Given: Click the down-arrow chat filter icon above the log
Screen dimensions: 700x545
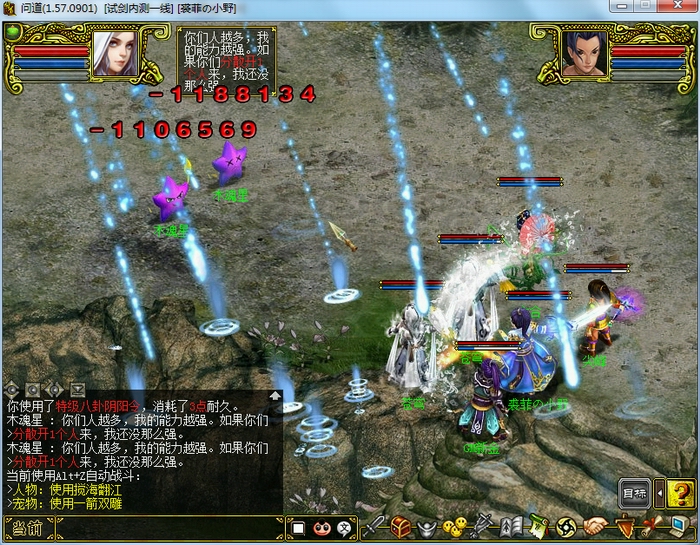Looking at the screenshot, I should [79, 388].
